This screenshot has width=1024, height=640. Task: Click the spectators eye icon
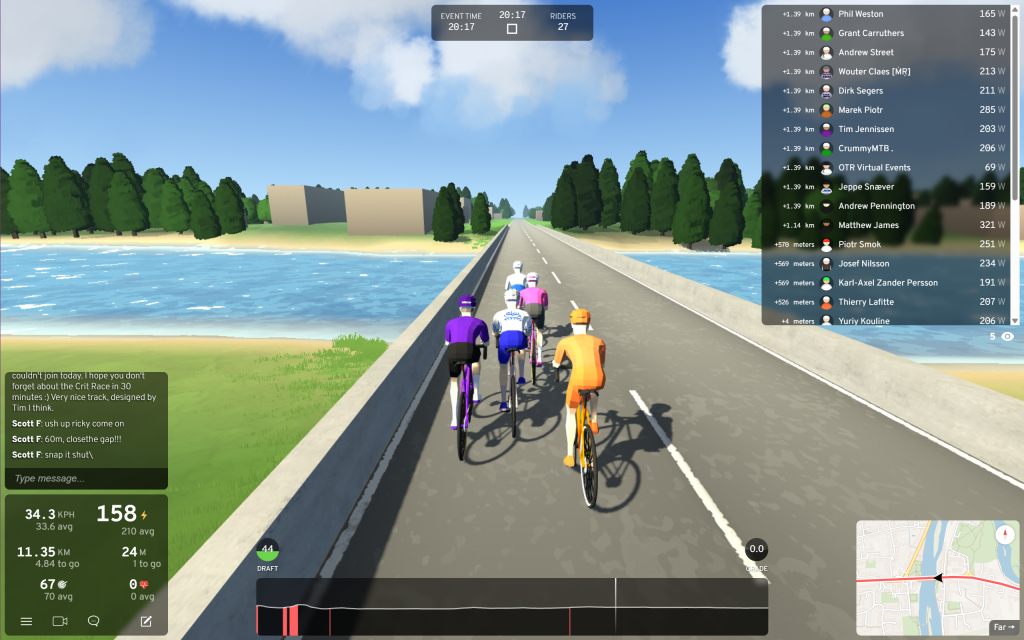pos(1007,337)
